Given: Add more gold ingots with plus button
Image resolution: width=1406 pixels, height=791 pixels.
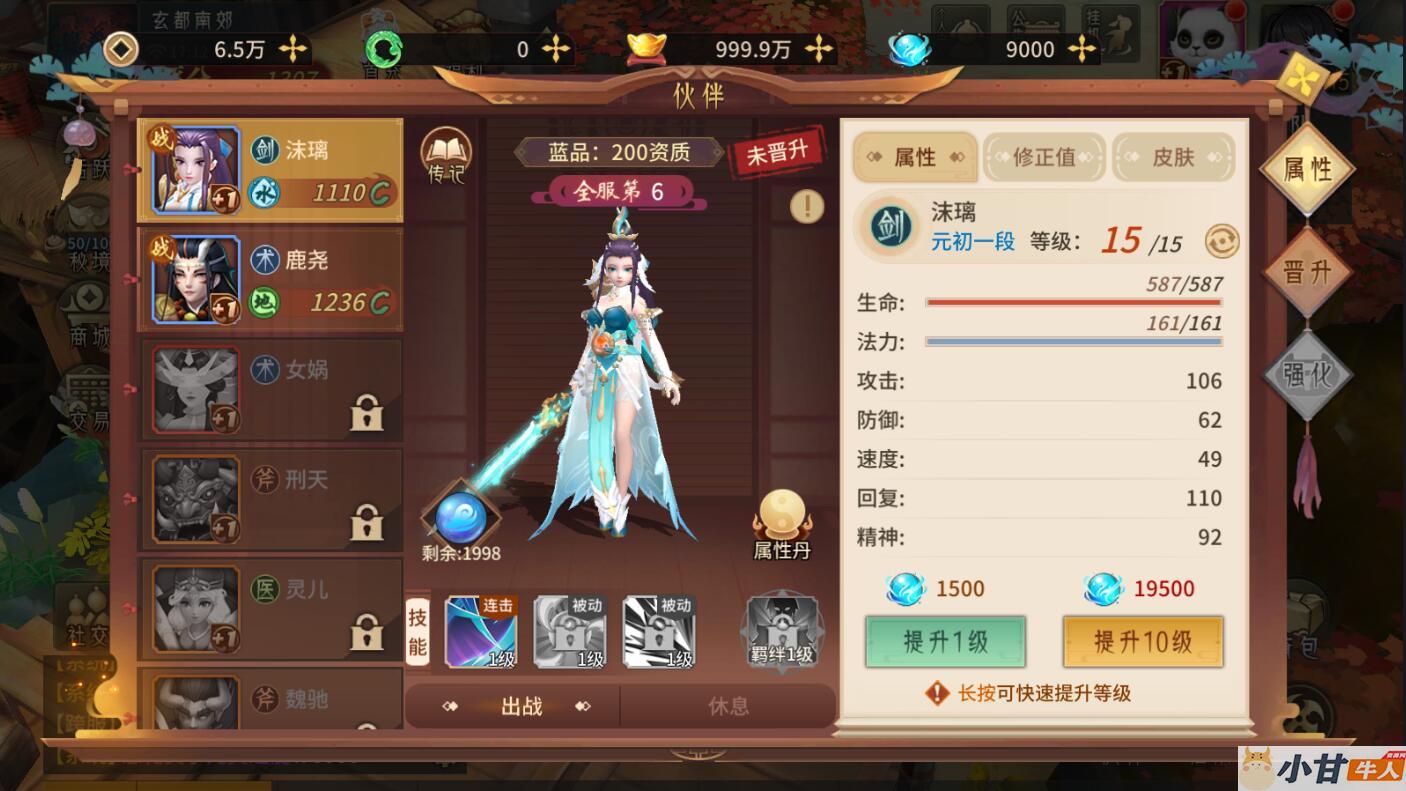Looking at the screenshot, I should [x=819, y=48].
